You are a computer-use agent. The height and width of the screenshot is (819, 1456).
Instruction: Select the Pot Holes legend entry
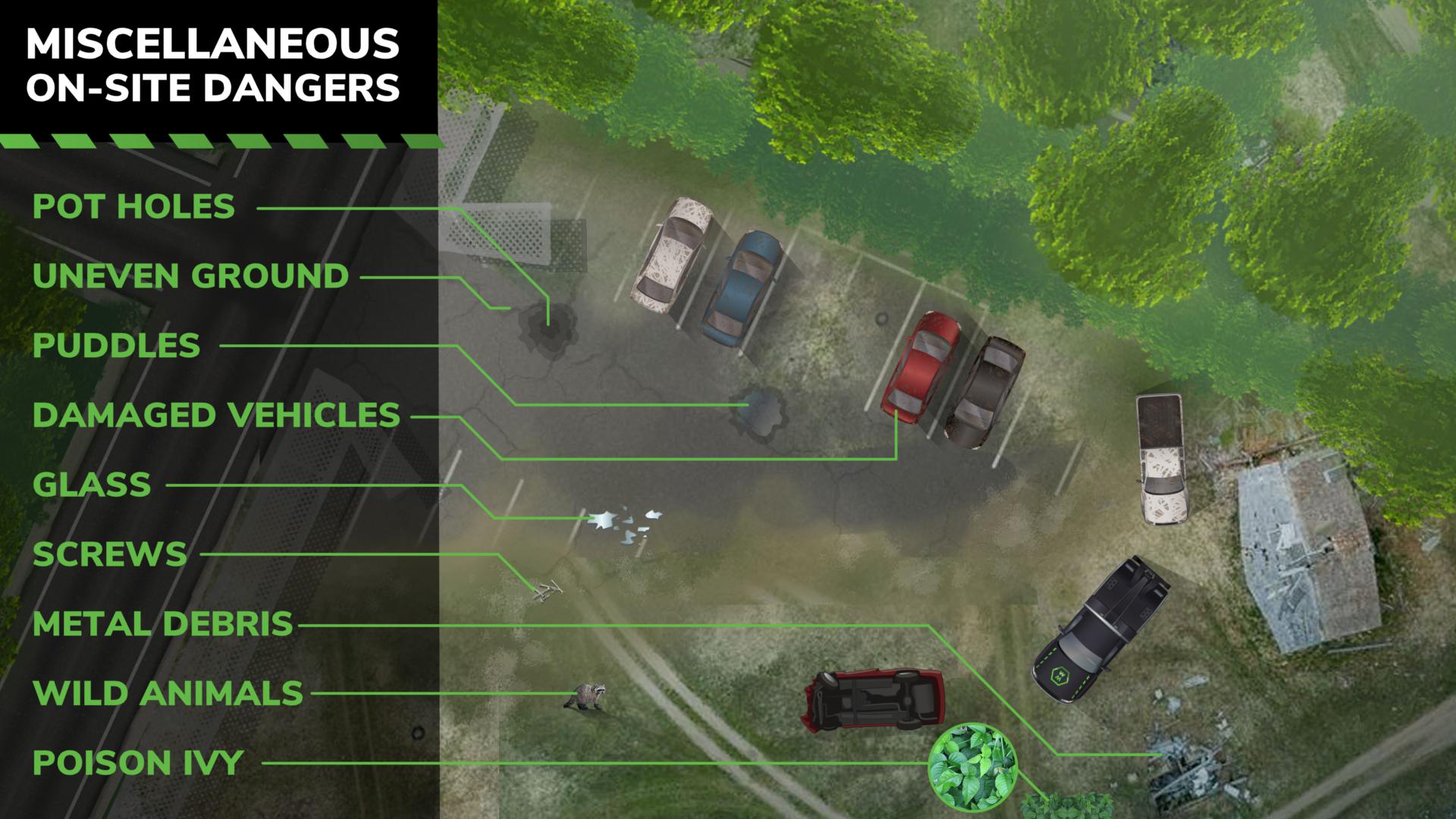[133, 206]
